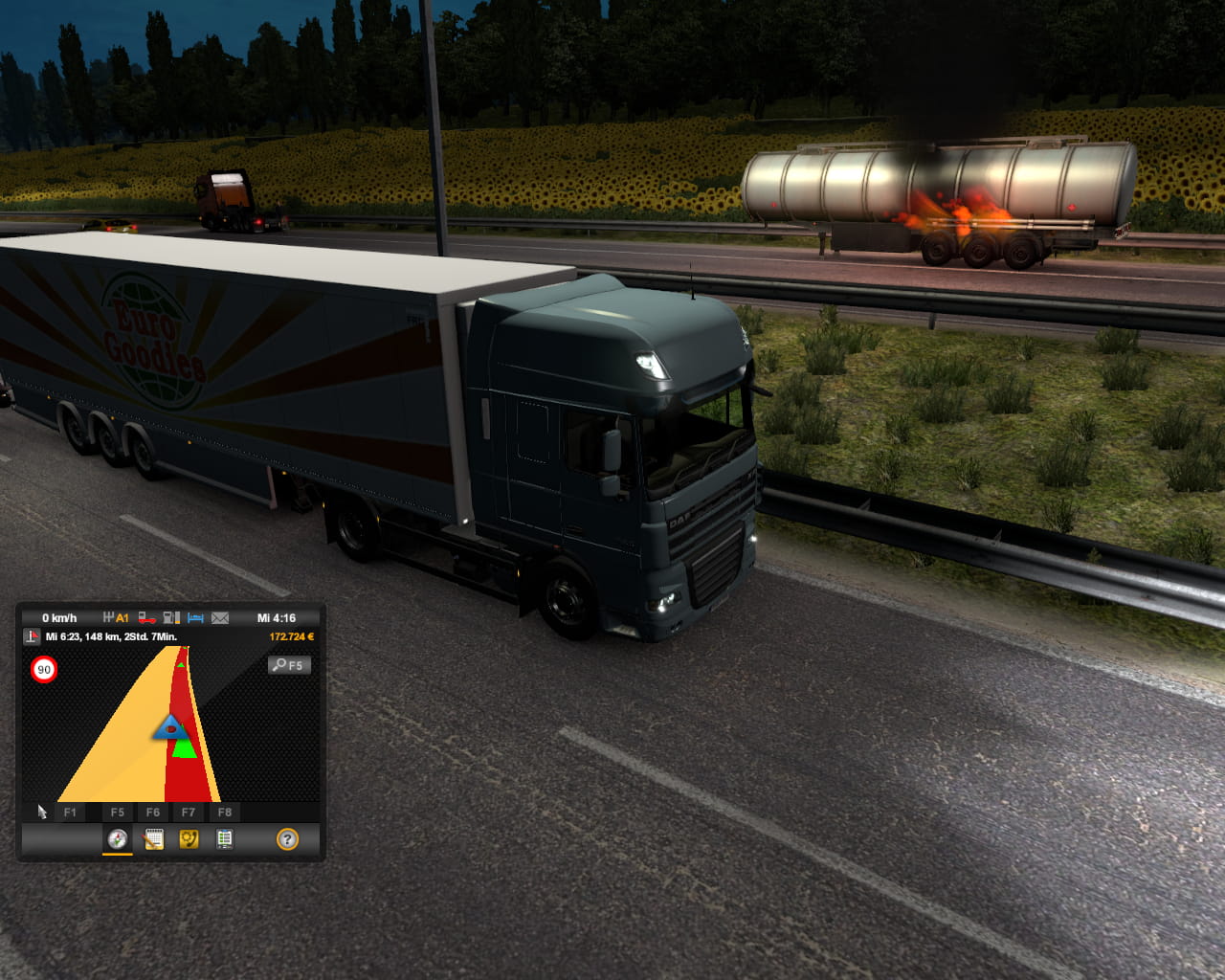Click the red truck damage icon
1225x980 pixels.
pos(146,618)
